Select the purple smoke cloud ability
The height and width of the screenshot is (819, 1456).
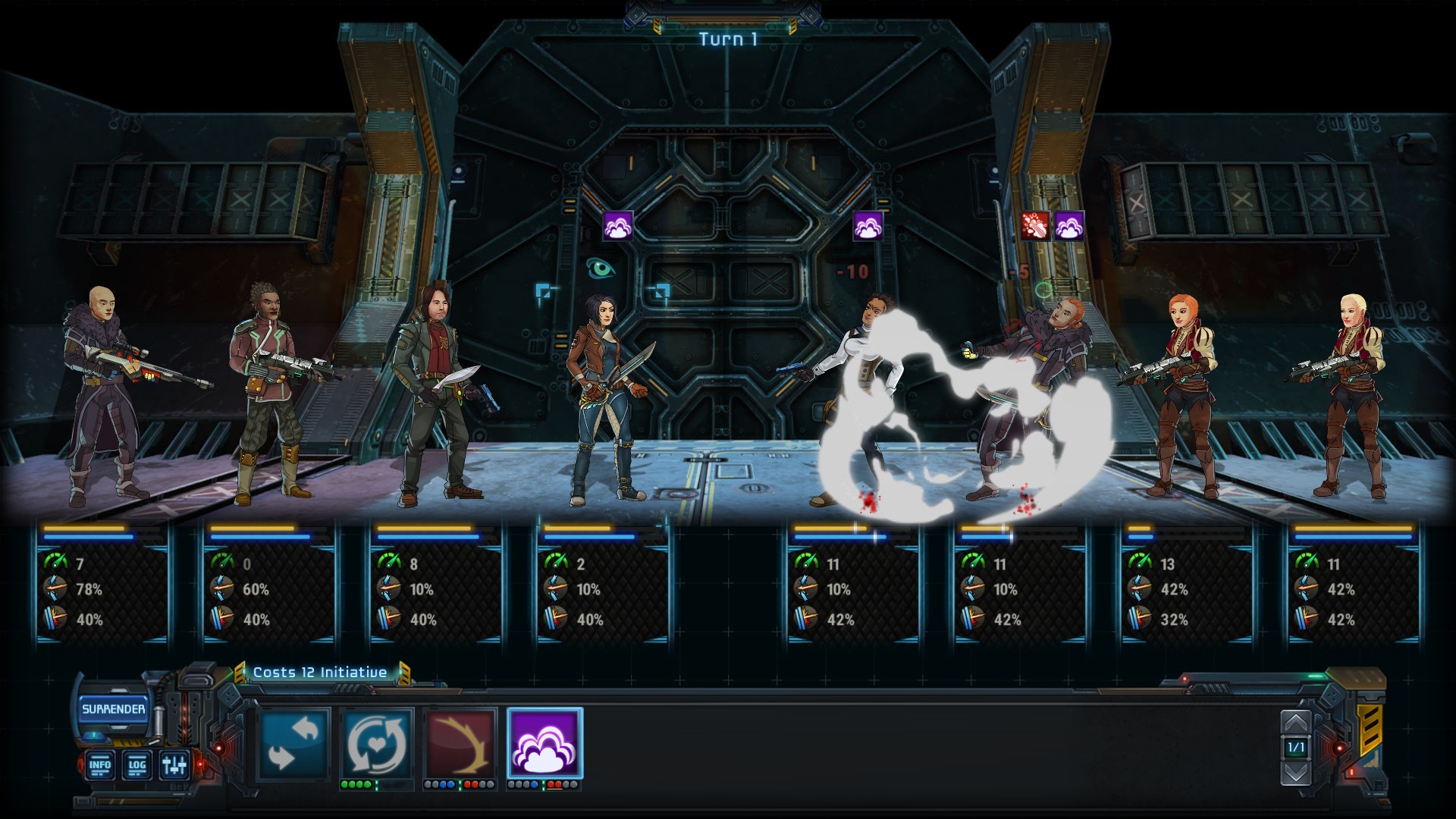click(544, 744)
